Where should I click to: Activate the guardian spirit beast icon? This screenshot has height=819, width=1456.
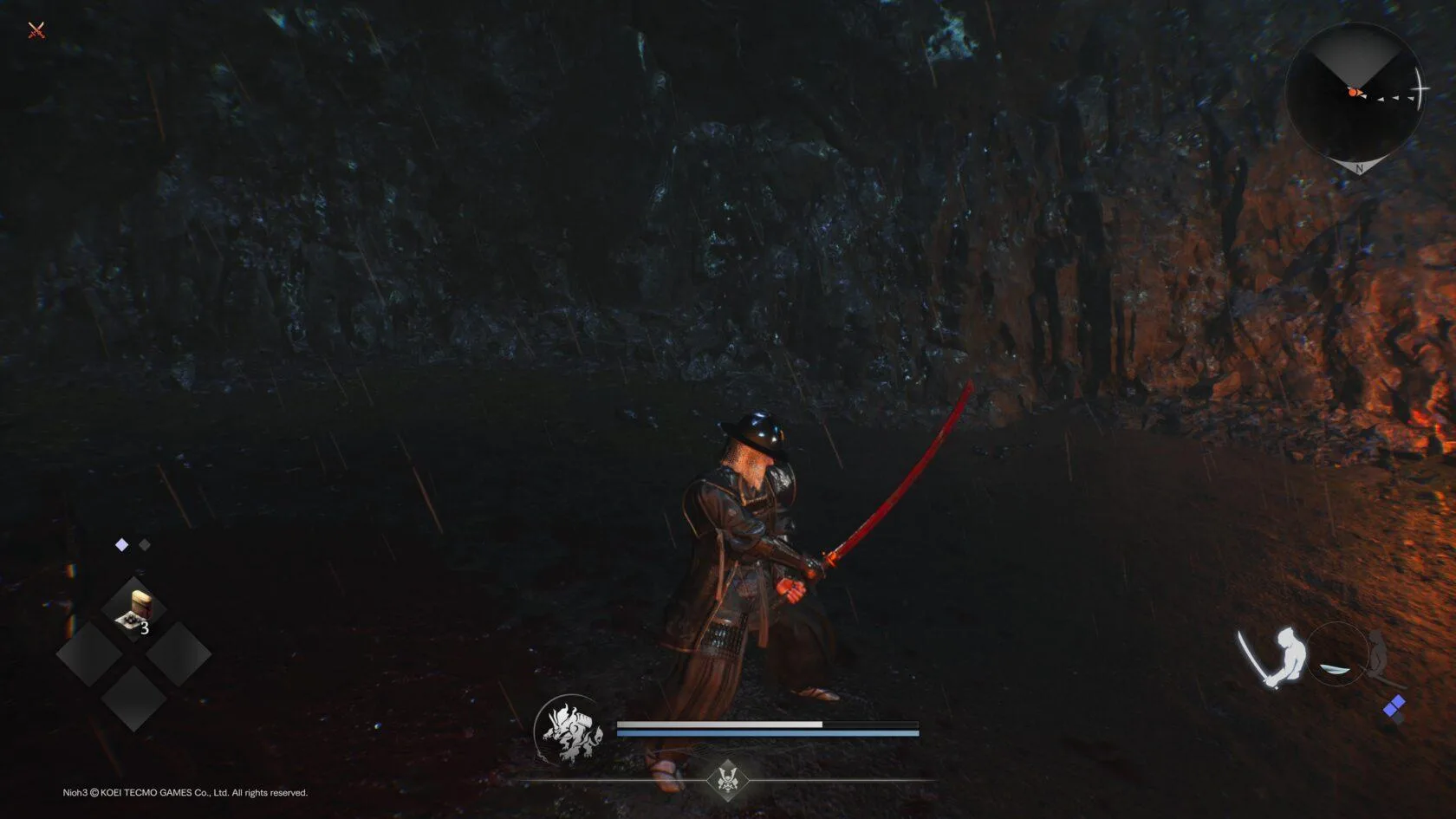[569, 731]
